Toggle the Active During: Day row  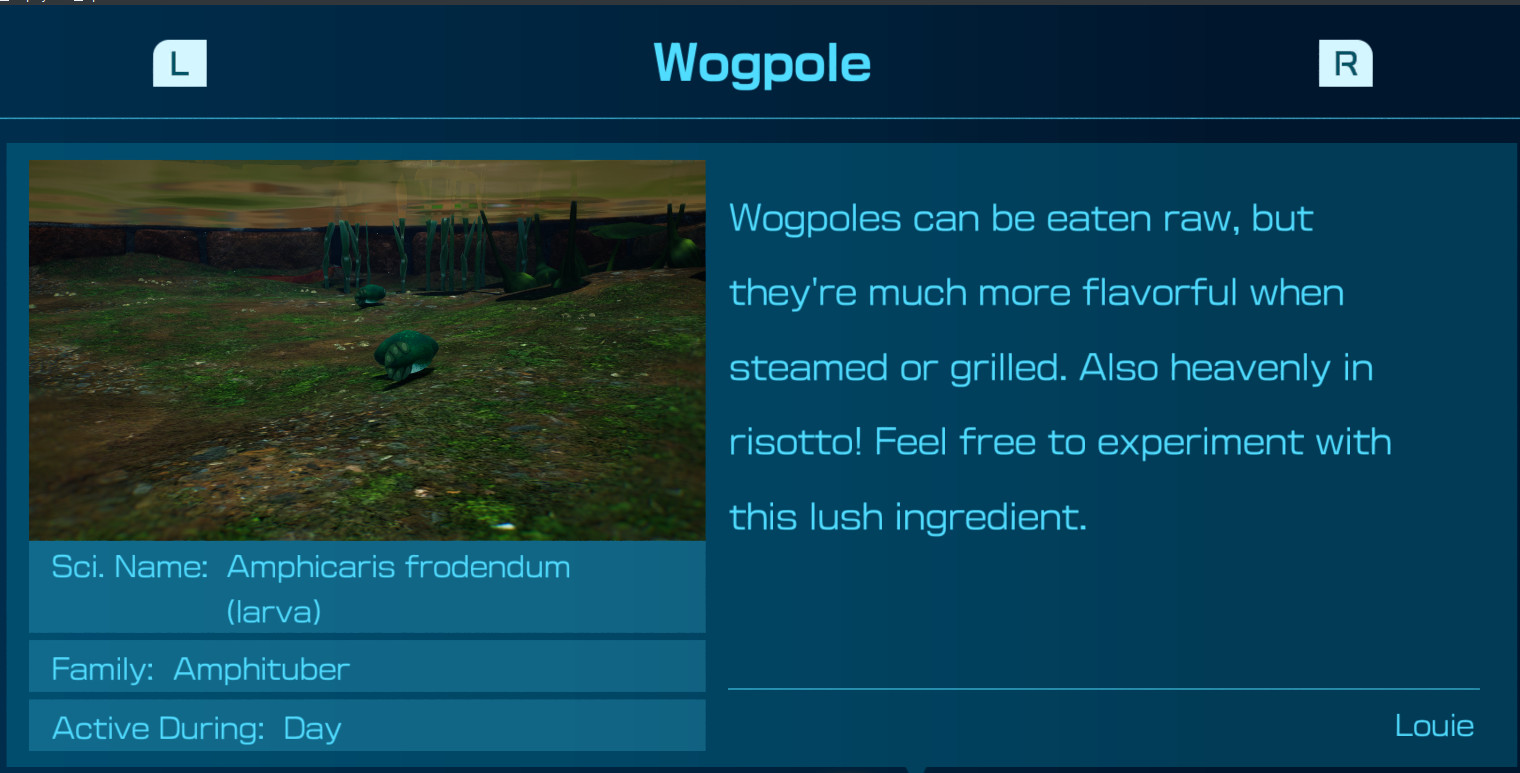point(367,728)
